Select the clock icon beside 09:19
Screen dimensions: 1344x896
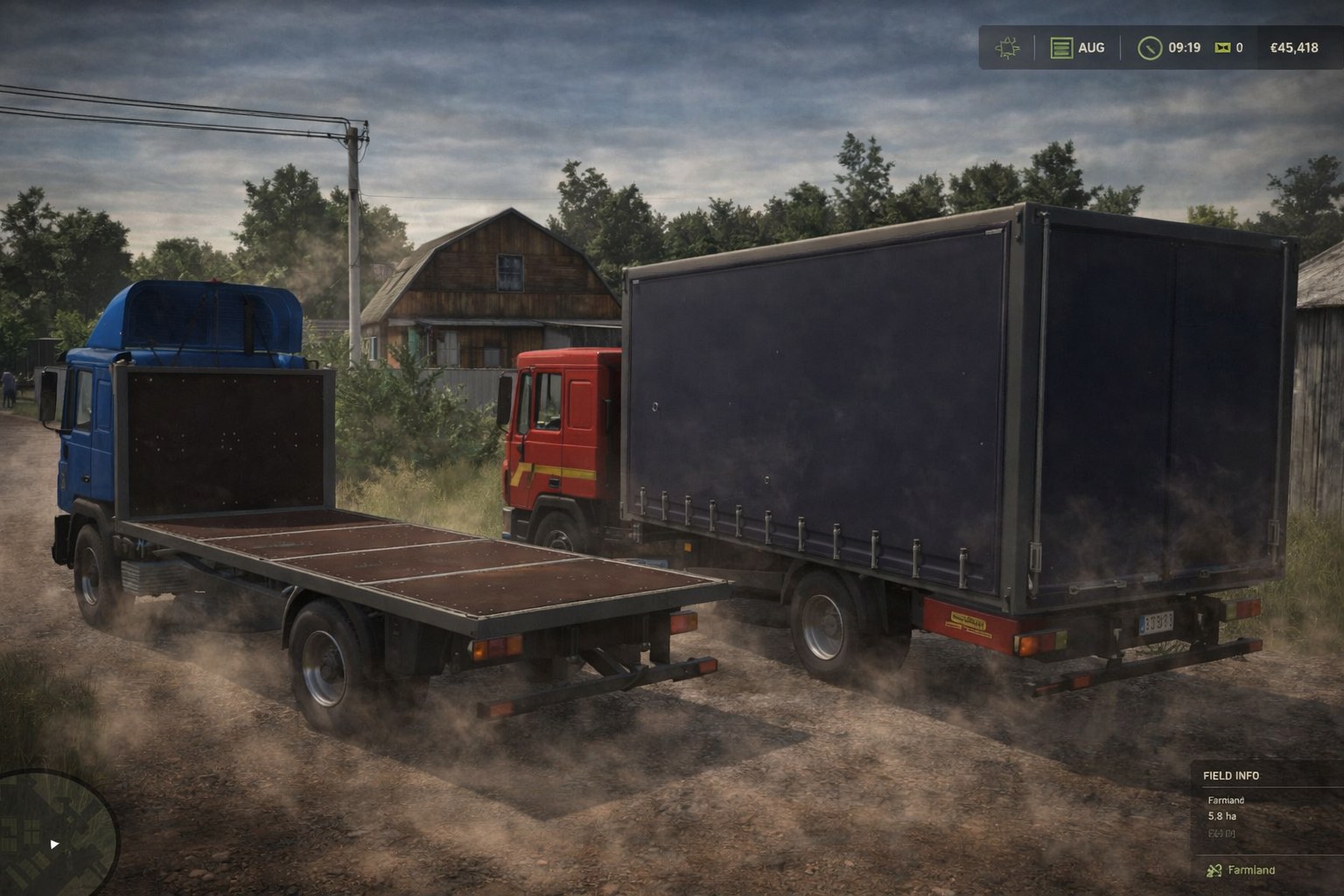click(x=1149, y=48)
